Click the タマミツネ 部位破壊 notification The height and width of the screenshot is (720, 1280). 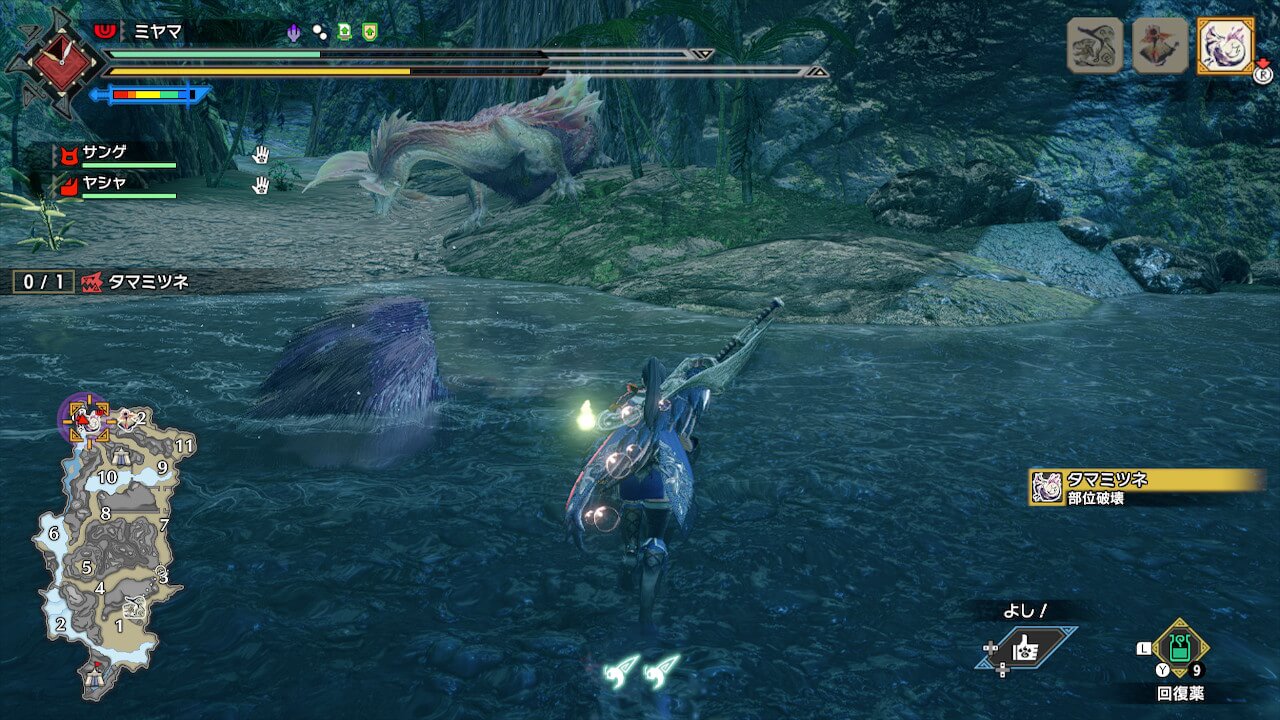point(1145,487)
